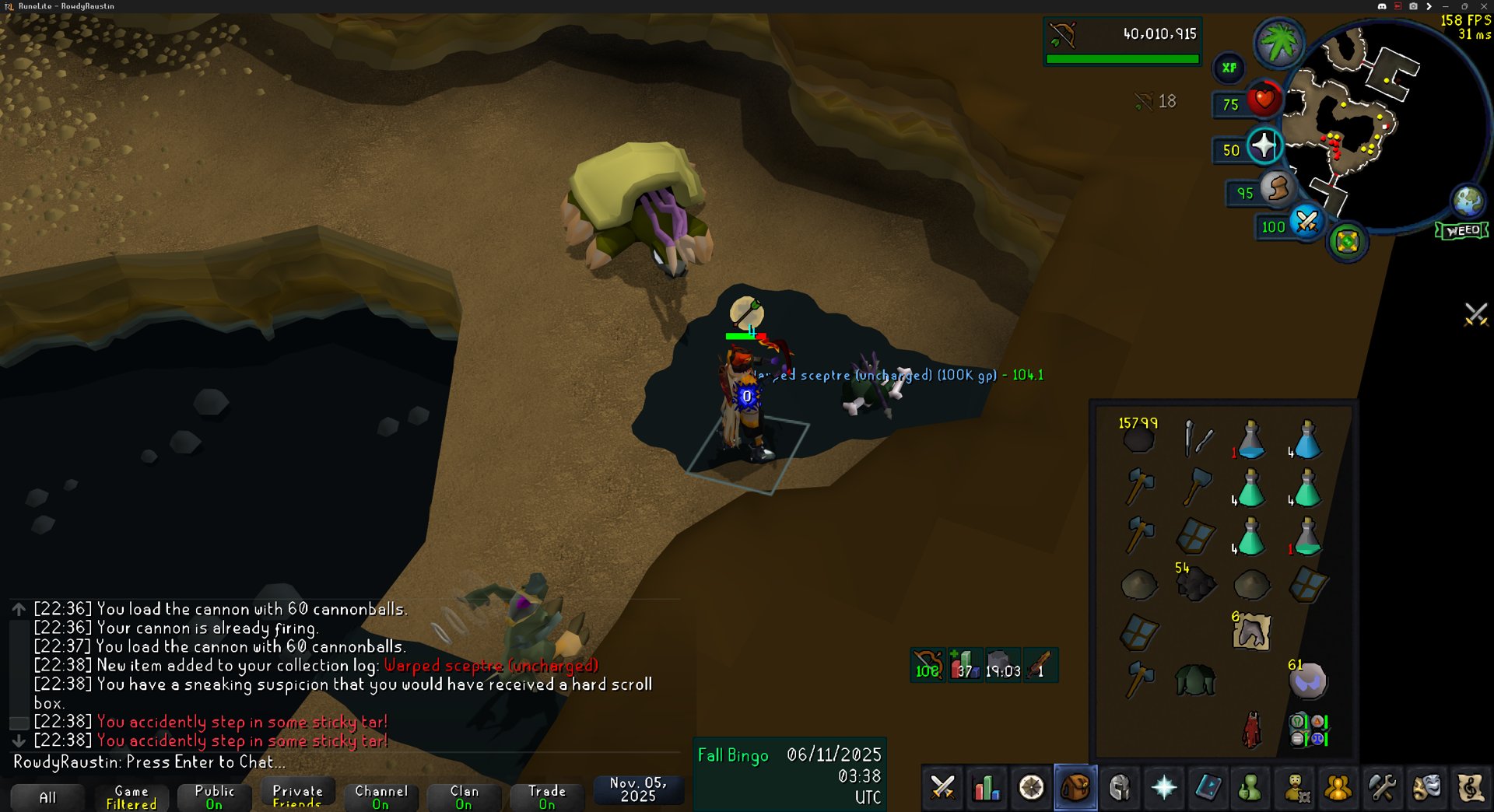Viewport: 1494px width, 812px height.
Task: Select the cannonball stack in inventory
Action: 1139,439
